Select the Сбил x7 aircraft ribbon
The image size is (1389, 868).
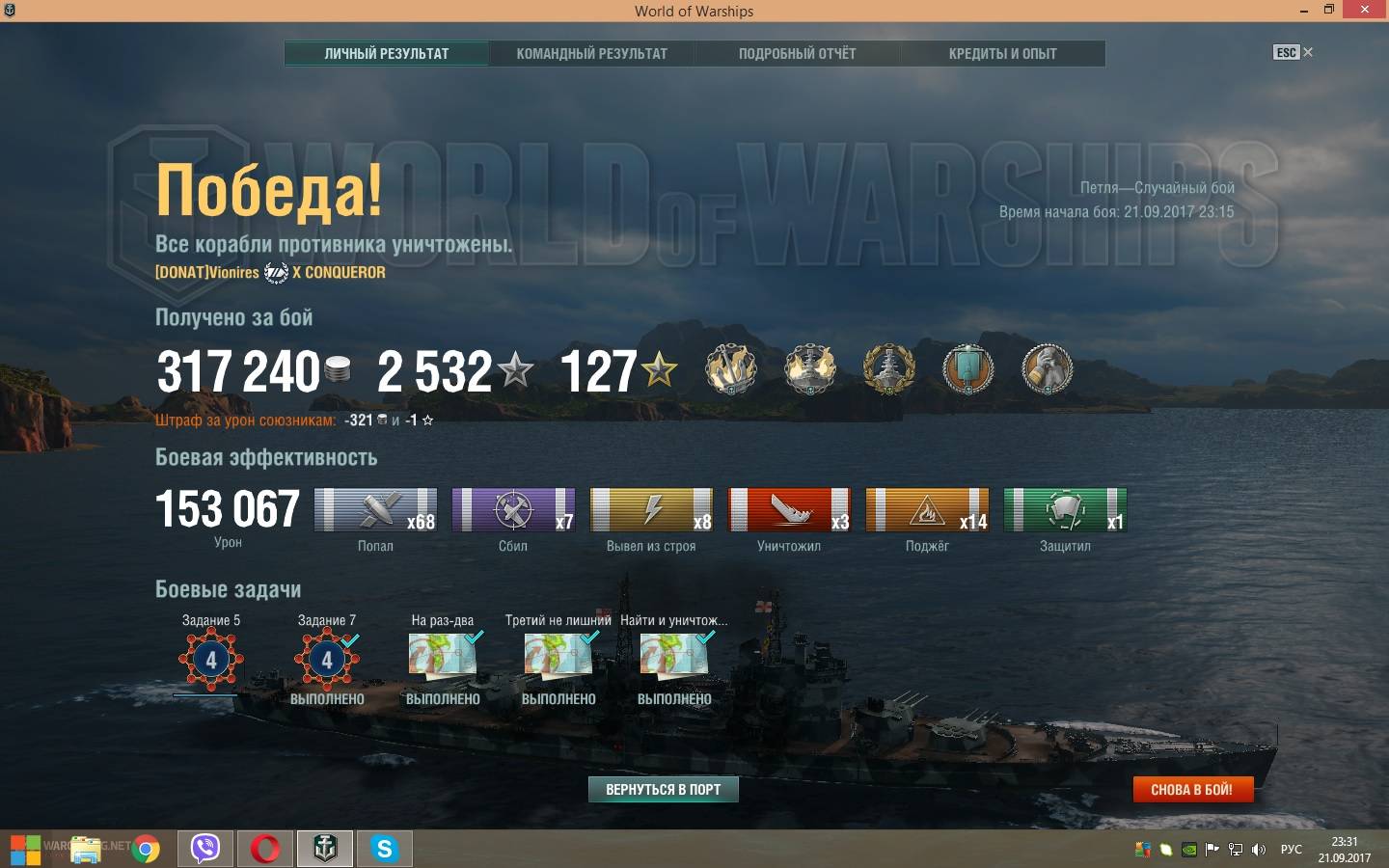click(513, 510)
